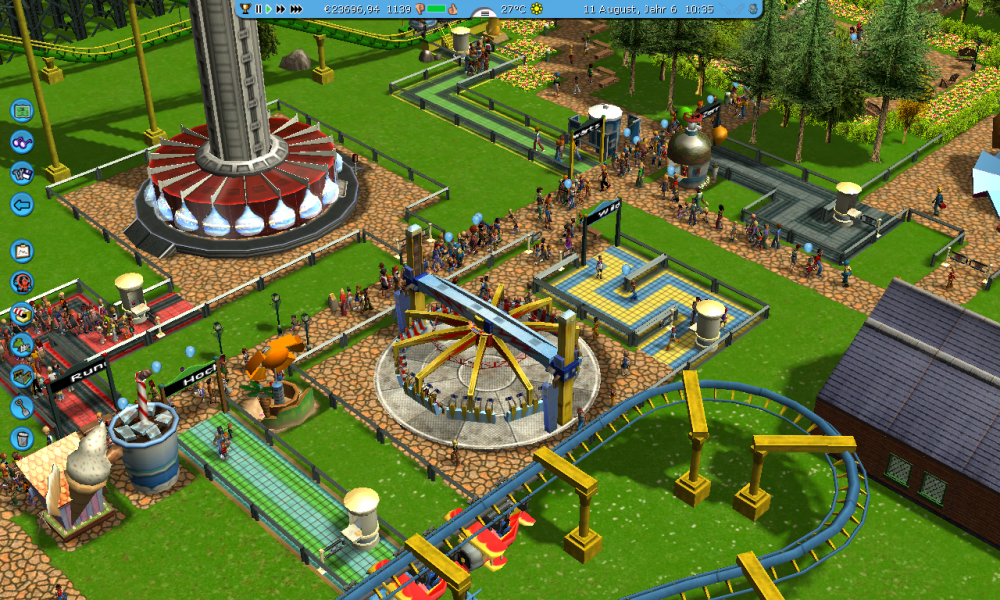
Task: Open the scenery tree and fence menu
Action: 22,345
